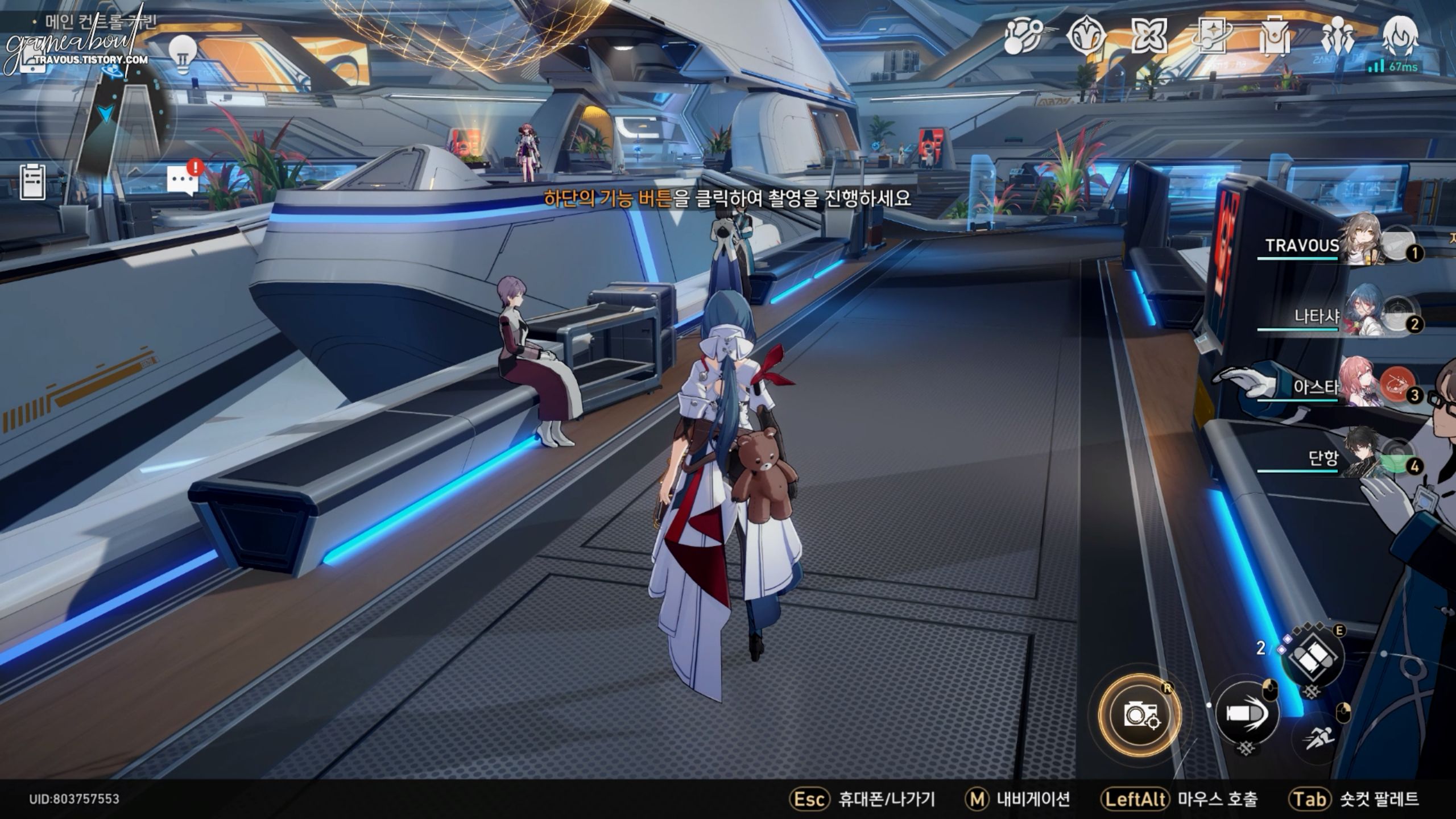Activate the golden camera photo button
The height and width of the screenshot is (819, 1456).
coord(1140,714)
